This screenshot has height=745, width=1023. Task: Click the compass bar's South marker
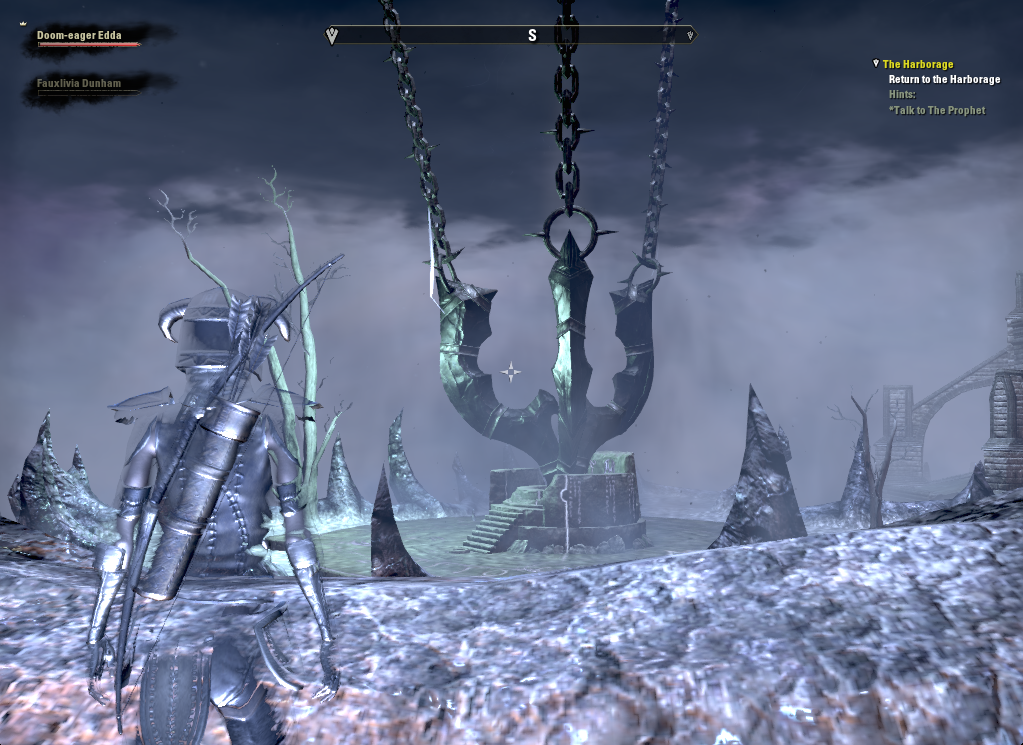(x=532, y=35)
